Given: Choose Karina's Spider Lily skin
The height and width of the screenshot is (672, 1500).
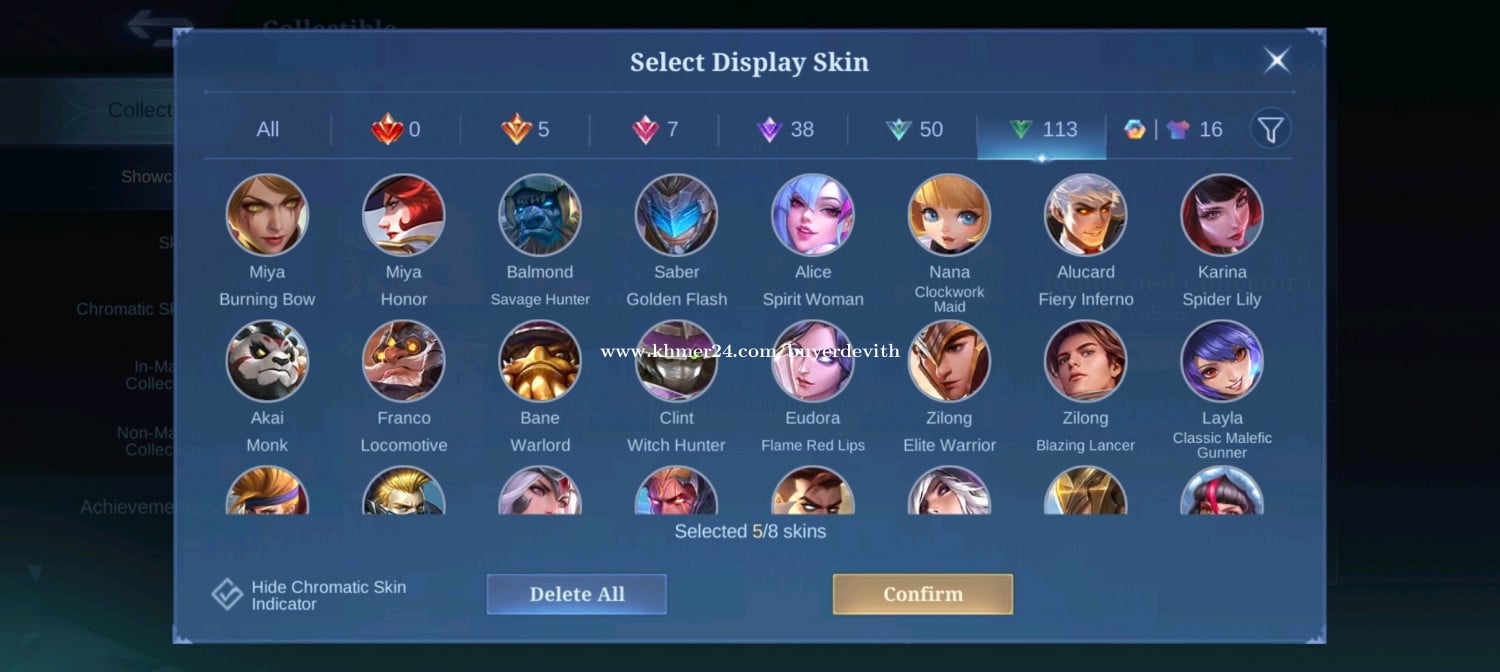Looking at the screenshot, I should [x=1222, y=215].
